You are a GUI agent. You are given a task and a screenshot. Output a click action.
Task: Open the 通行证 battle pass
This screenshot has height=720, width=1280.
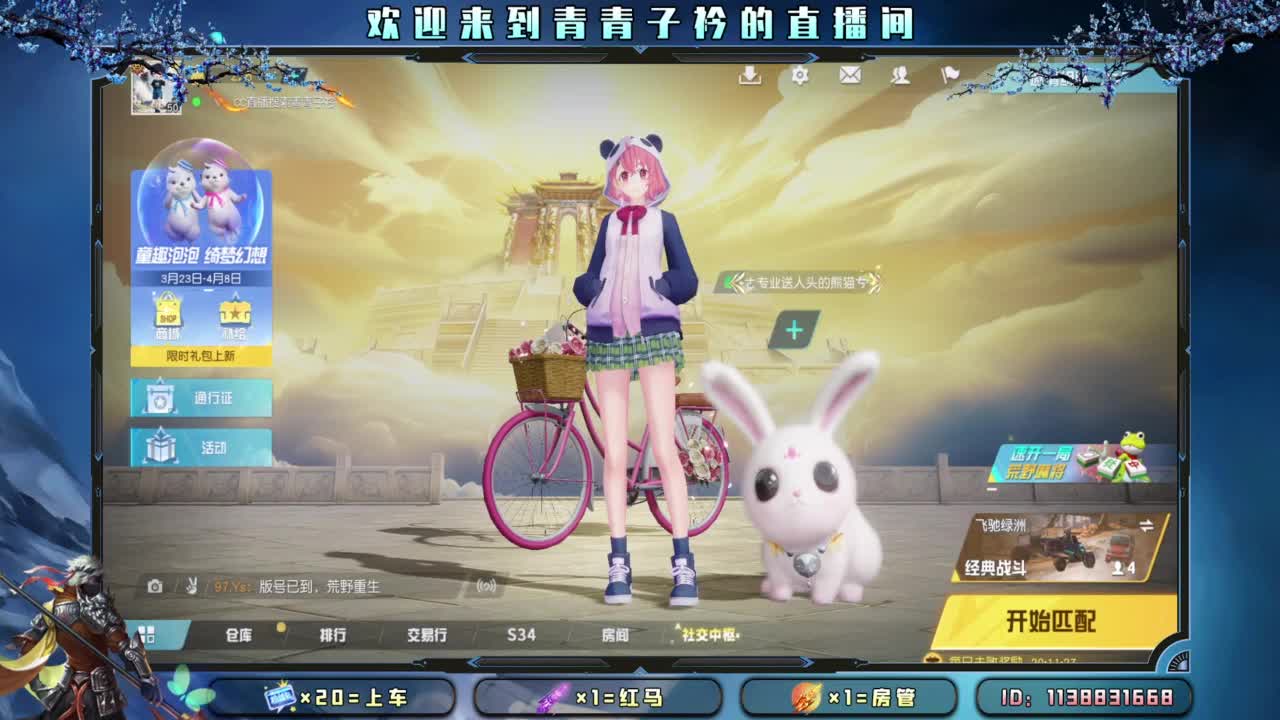[x=205, y=399]
